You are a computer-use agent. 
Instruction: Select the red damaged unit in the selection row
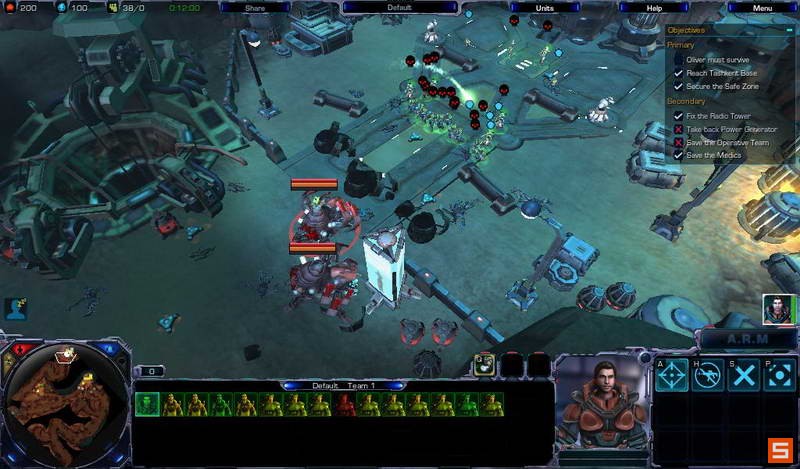click(x=345, y=404)
